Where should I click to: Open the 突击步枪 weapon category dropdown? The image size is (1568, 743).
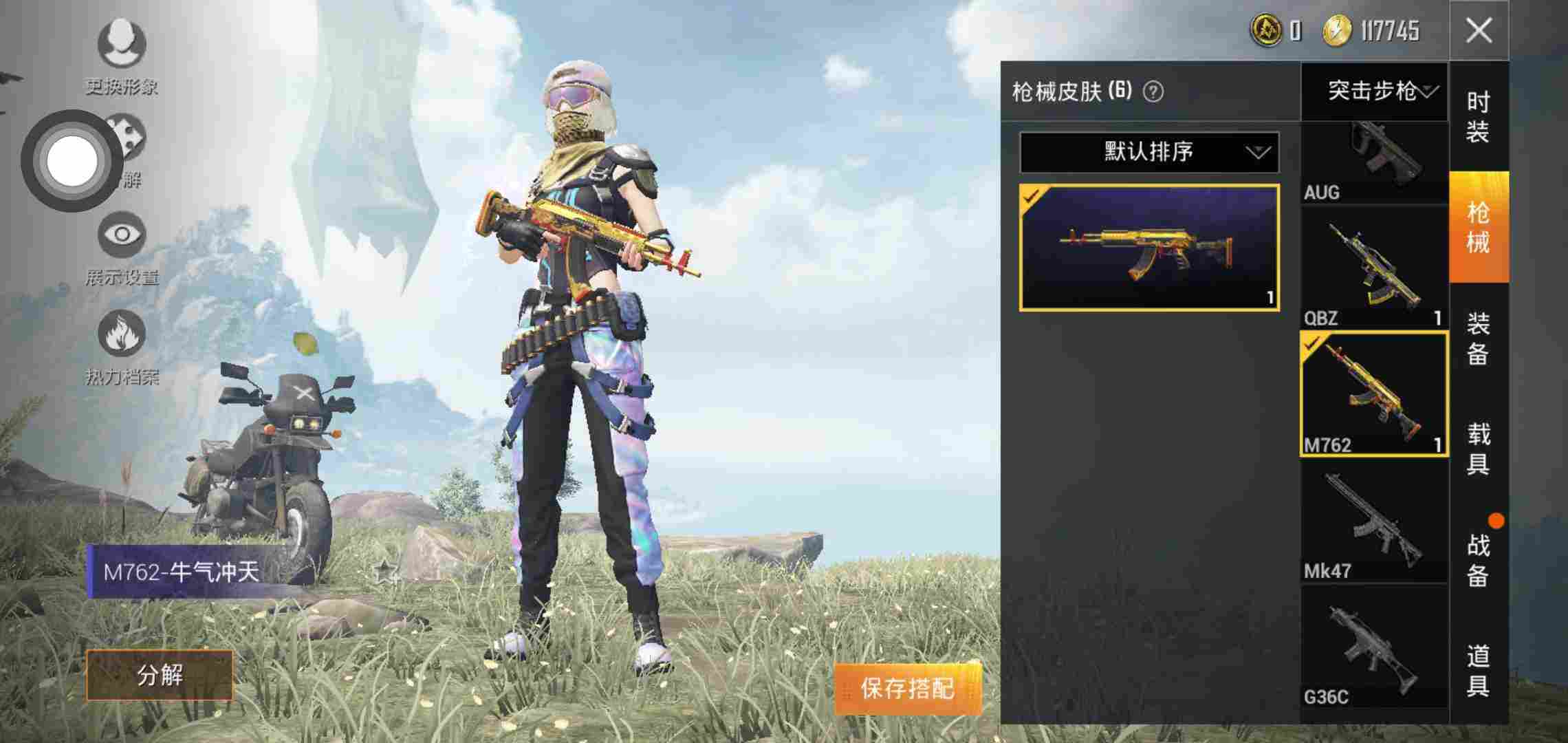1375,93
